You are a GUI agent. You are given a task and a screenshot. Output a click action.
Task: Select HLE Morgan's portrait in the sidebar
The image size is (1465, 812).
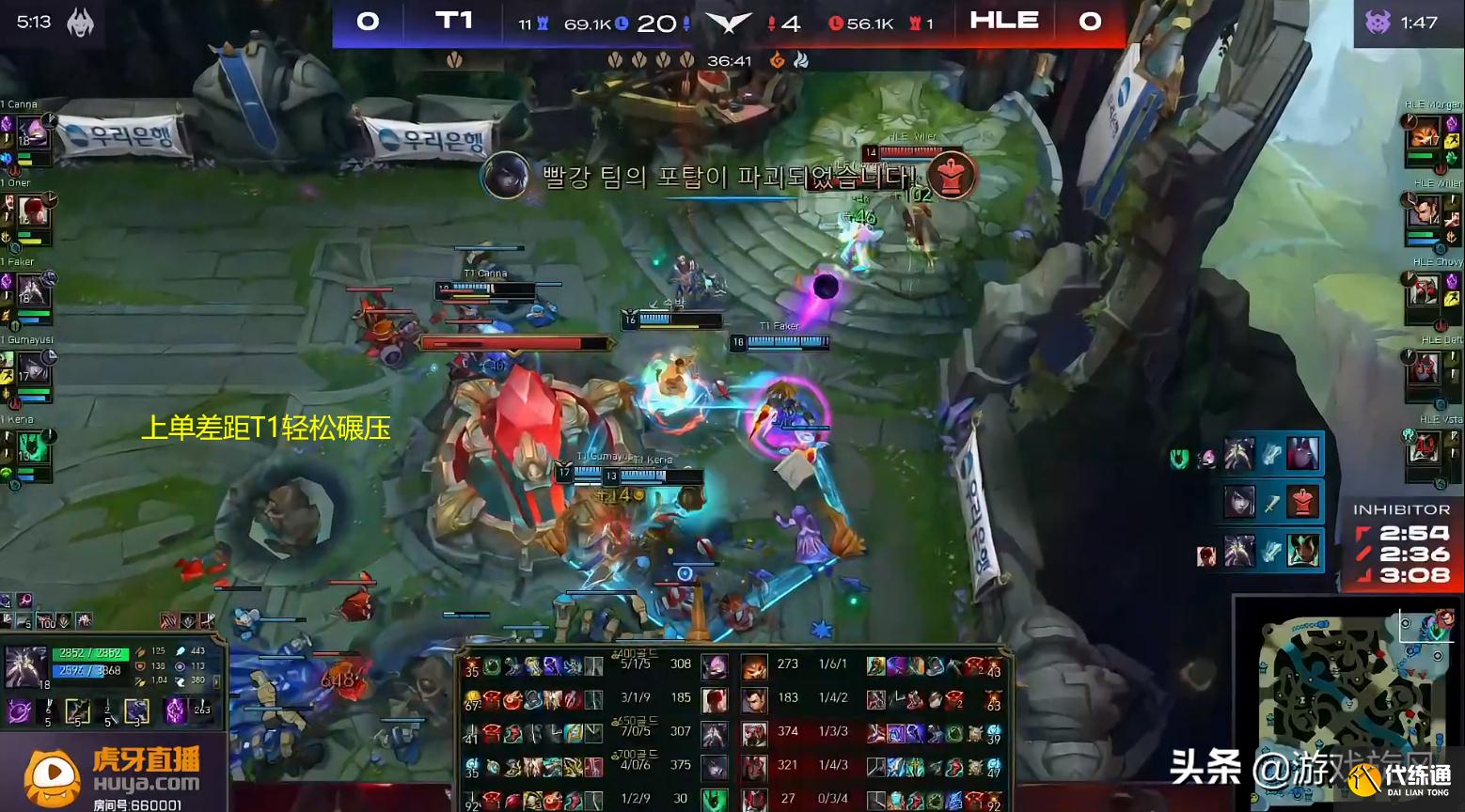click(1424, 133)
